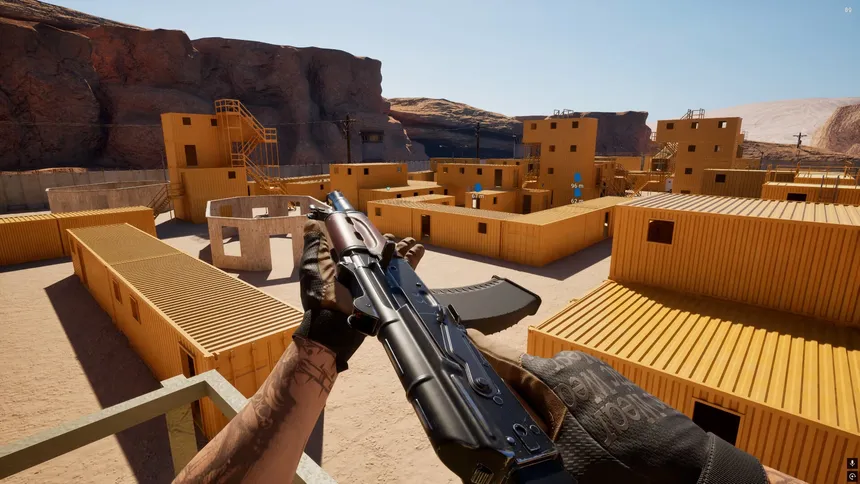Click the circular arrow icon below the microphone
The height and width of the screenshot is (484, 860).
click(851, 476)
